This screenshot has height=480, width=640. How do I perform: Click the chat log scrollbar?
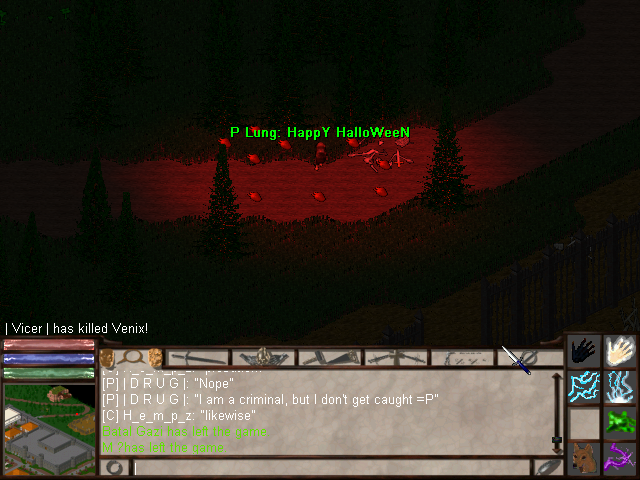[x=557, y=411]
